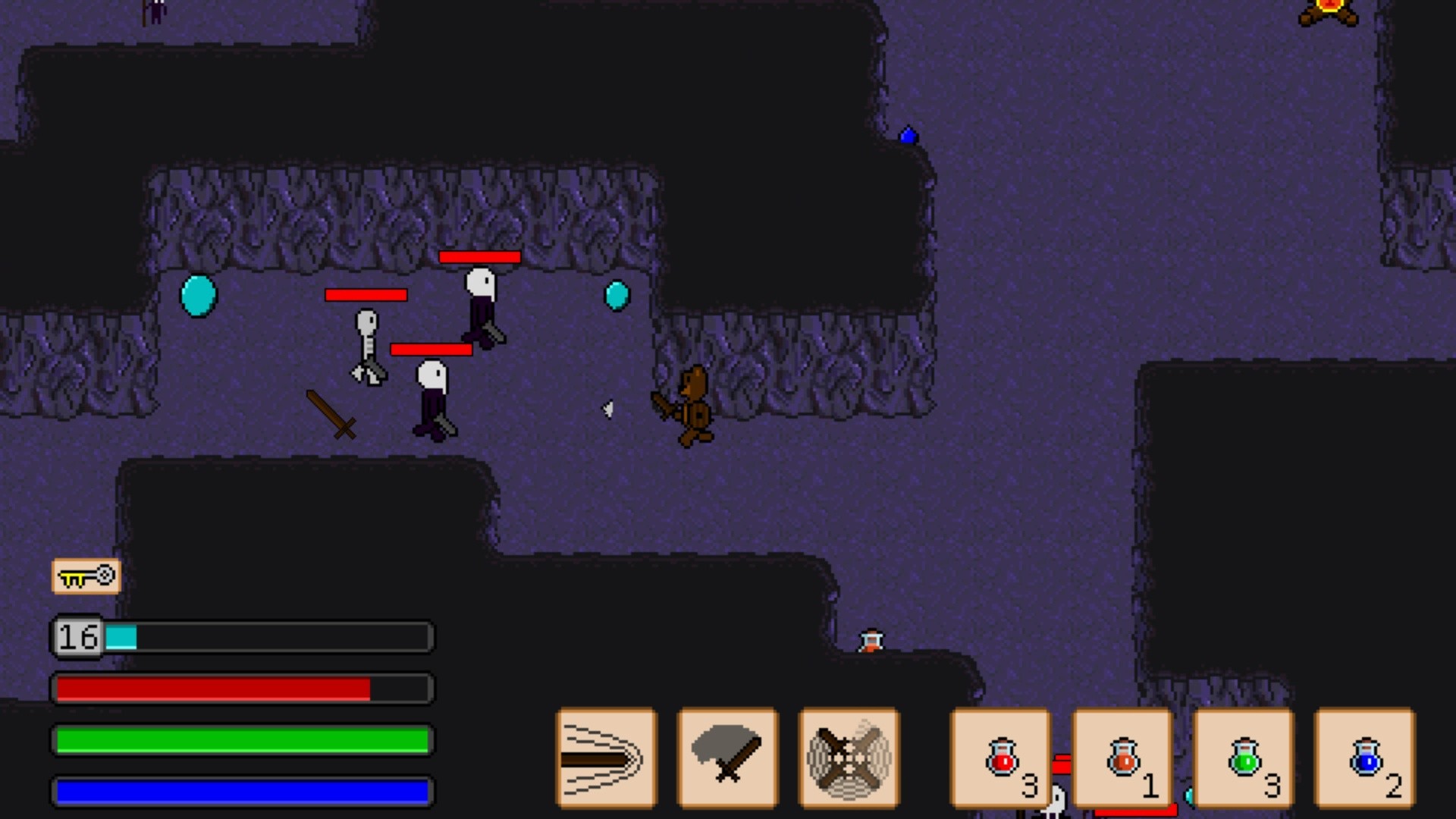Click the small potion figure on the ledge
The width and height of the screenshot is (1456, 819).
(871, 641)
